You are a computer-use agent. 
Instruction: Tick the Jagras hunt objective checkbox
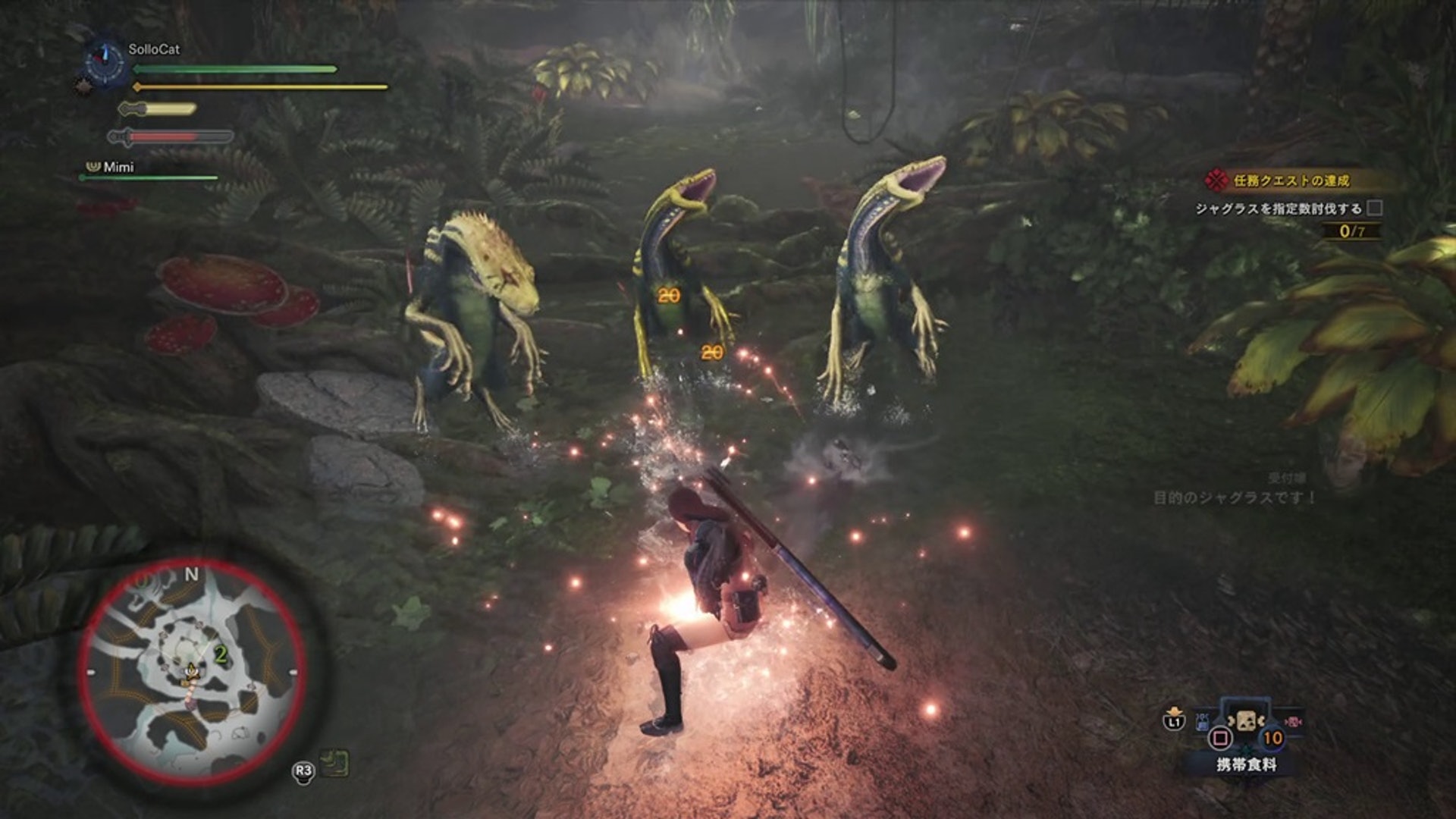pos(1374,208)
